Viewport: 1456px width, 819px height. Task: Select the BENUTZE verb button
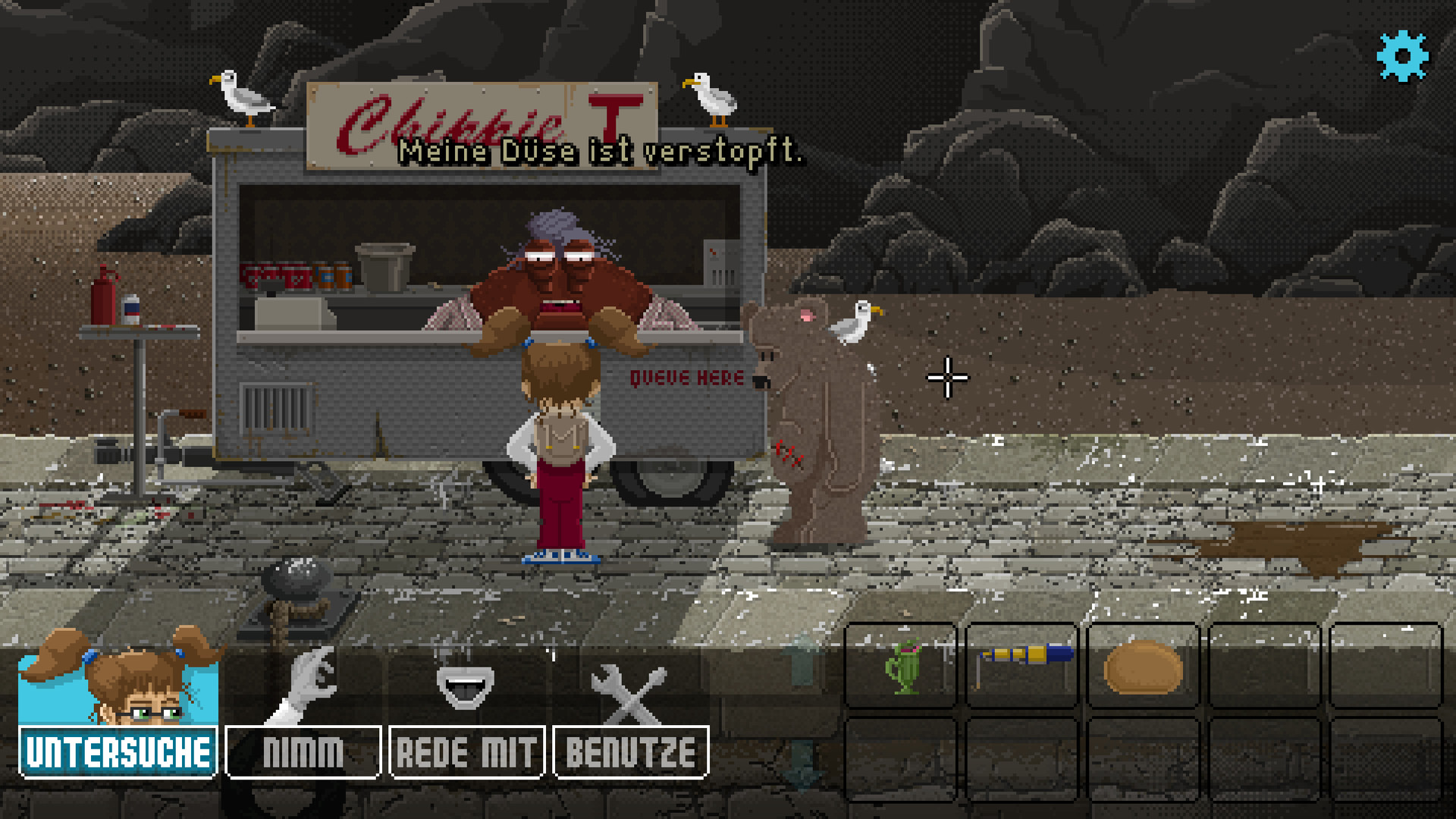click(631, 752)
